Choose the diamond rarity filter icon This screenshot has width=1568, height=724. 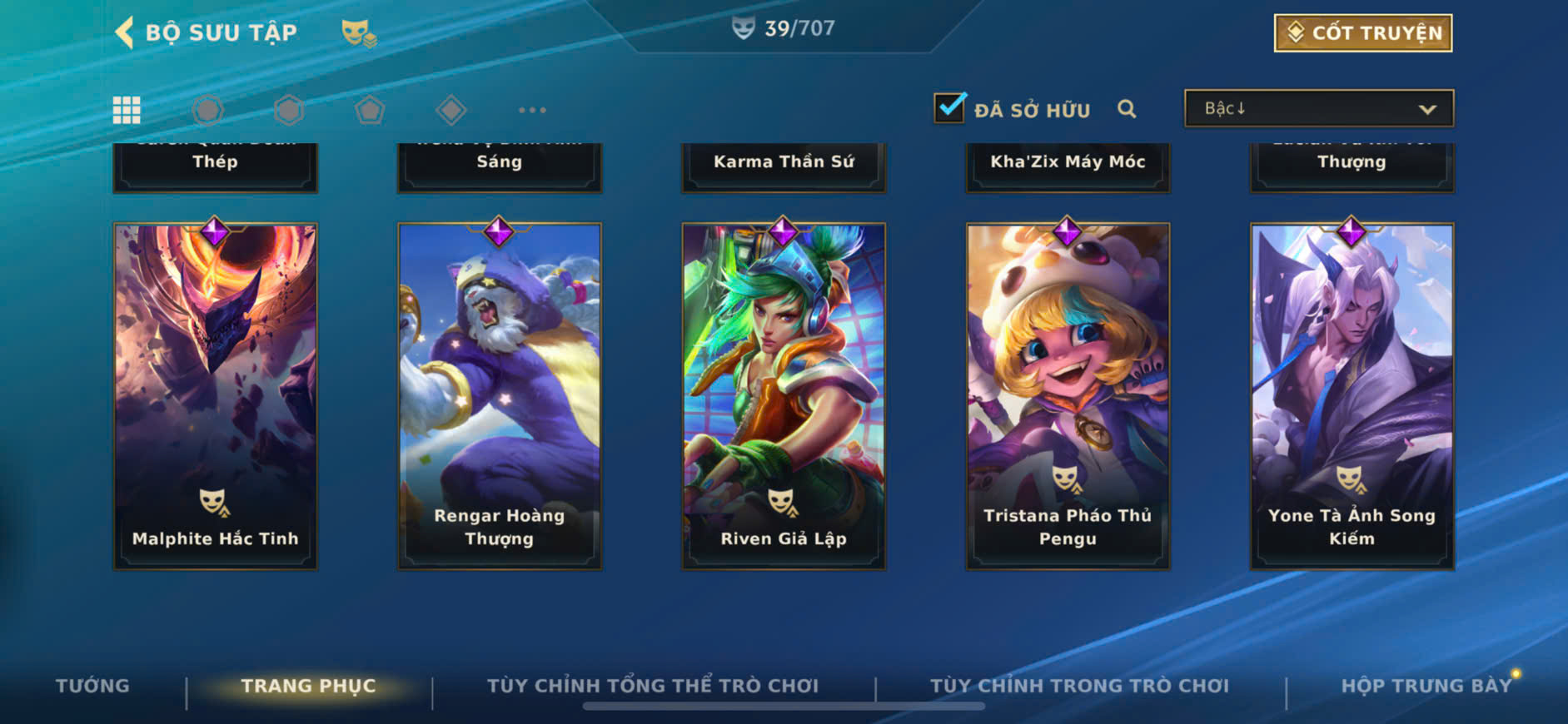click(450, 110)
